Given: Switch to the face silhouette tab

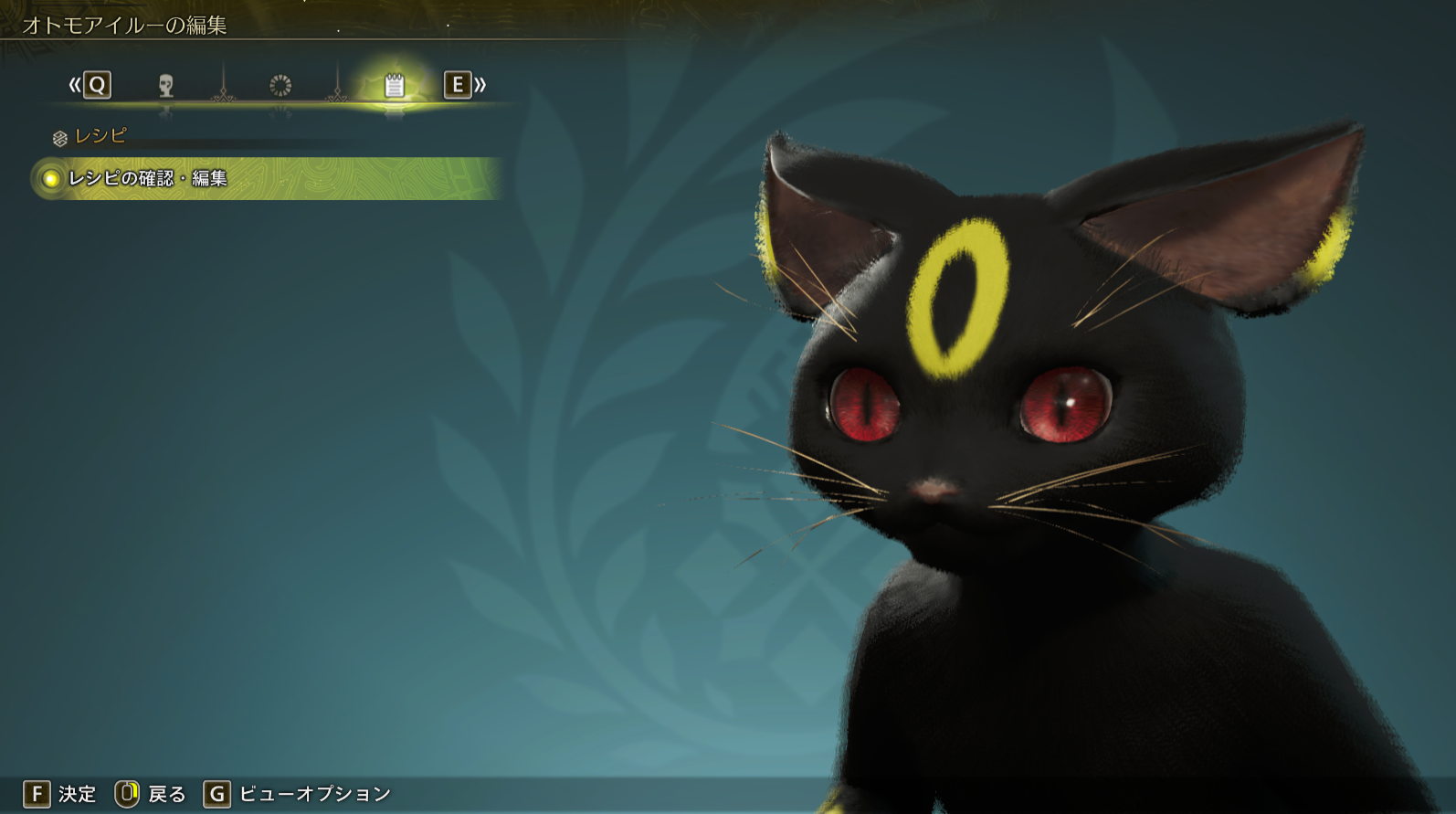Looking at the screenshot, I should coord(165,86).
